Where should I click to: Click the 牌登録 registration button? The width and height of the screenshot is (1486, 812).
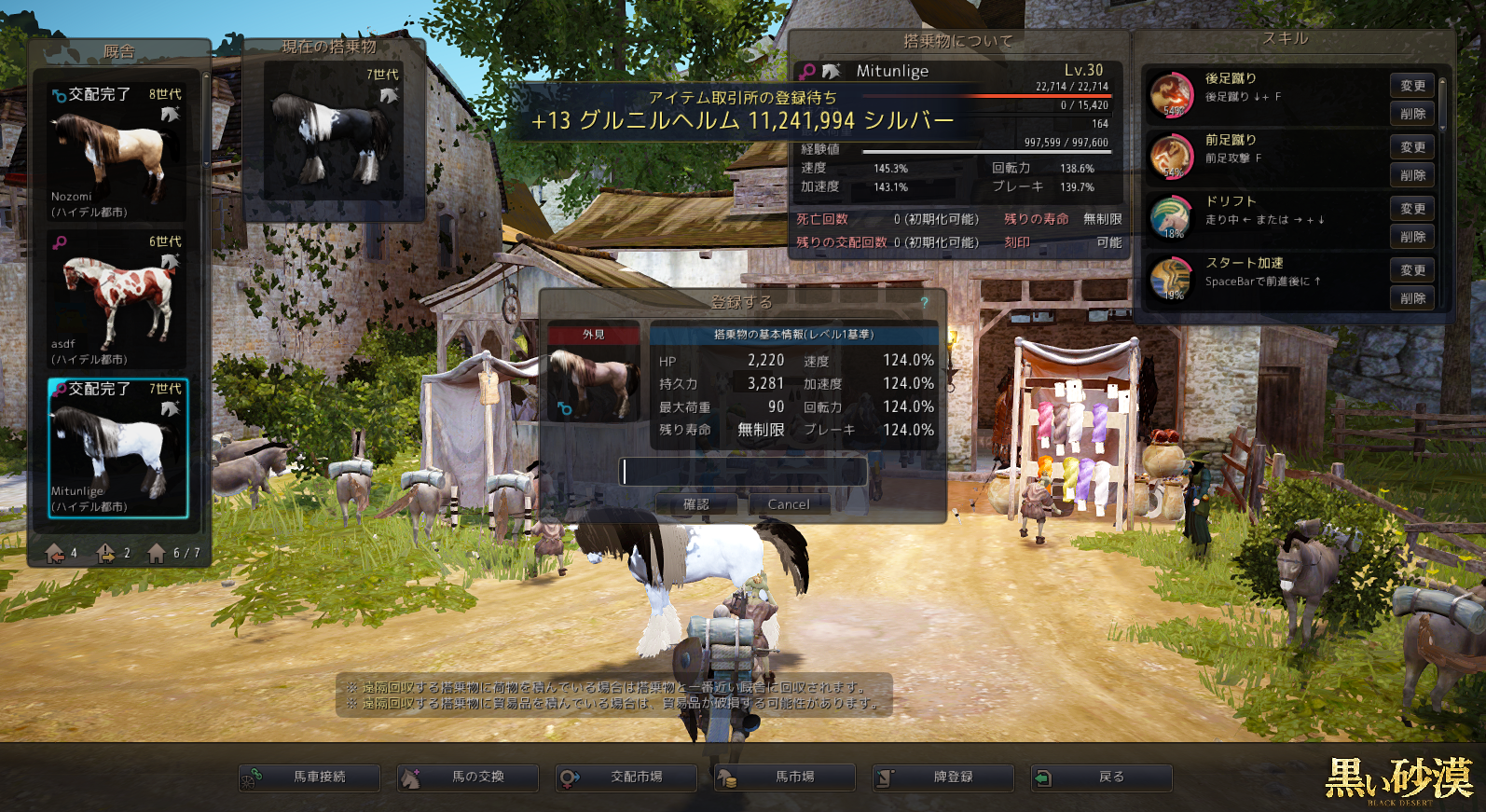[x=943, y=777]
